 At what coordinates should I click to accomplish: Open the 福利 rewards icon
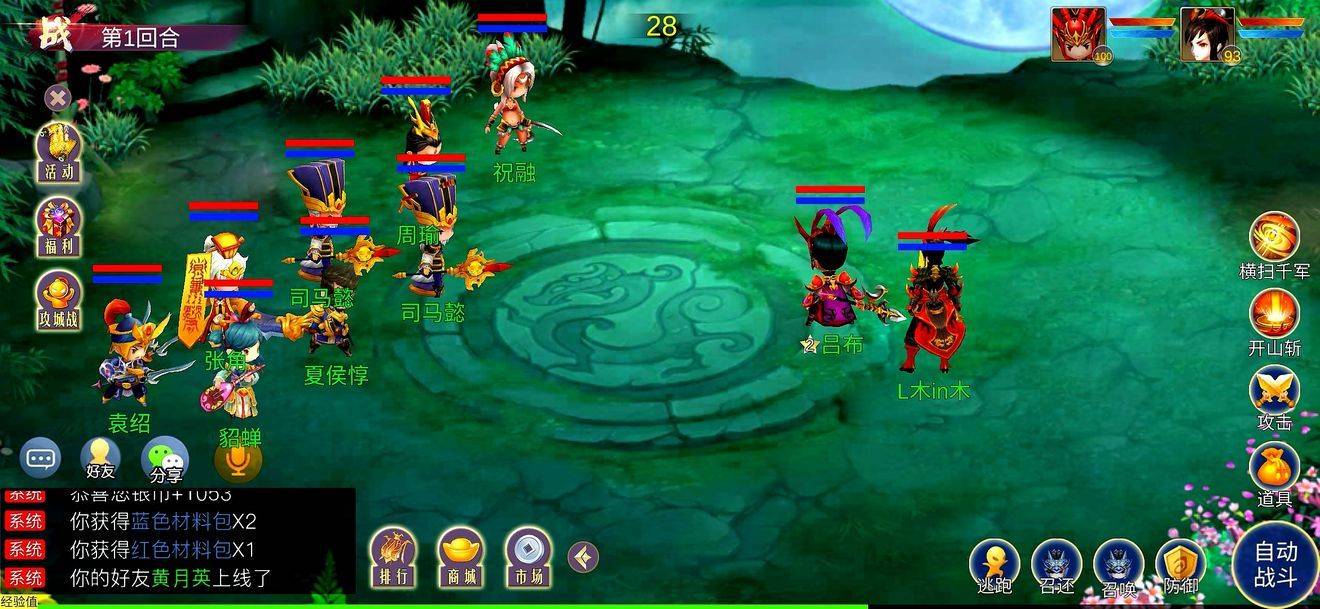(59, 225)
